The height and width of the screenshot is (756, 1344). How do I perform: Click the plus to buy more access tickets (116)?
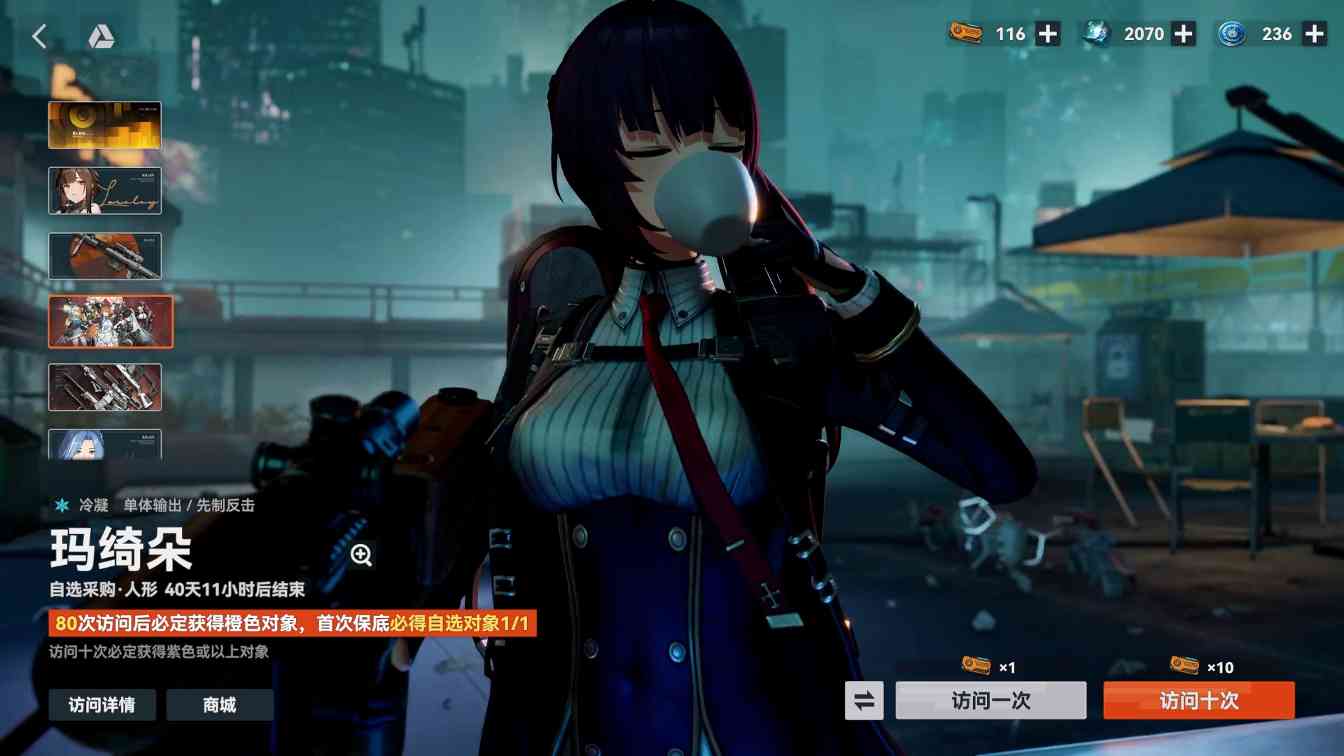[x=1046, y=33]
